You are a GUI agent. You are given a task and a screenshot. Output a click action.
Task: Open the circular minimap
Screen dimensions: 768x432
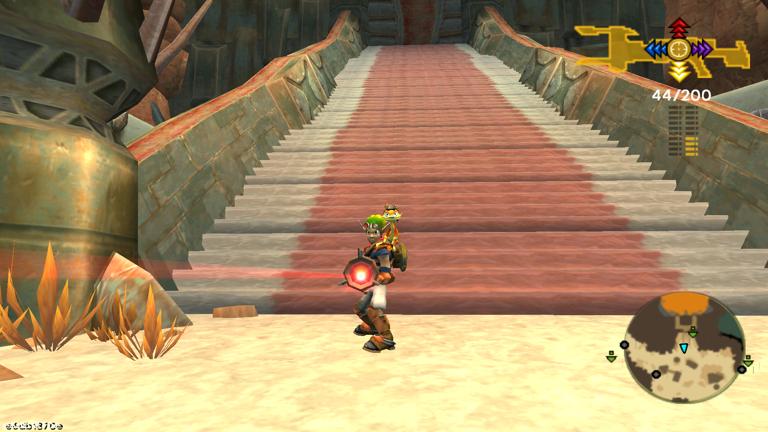(x=684, y=346)
